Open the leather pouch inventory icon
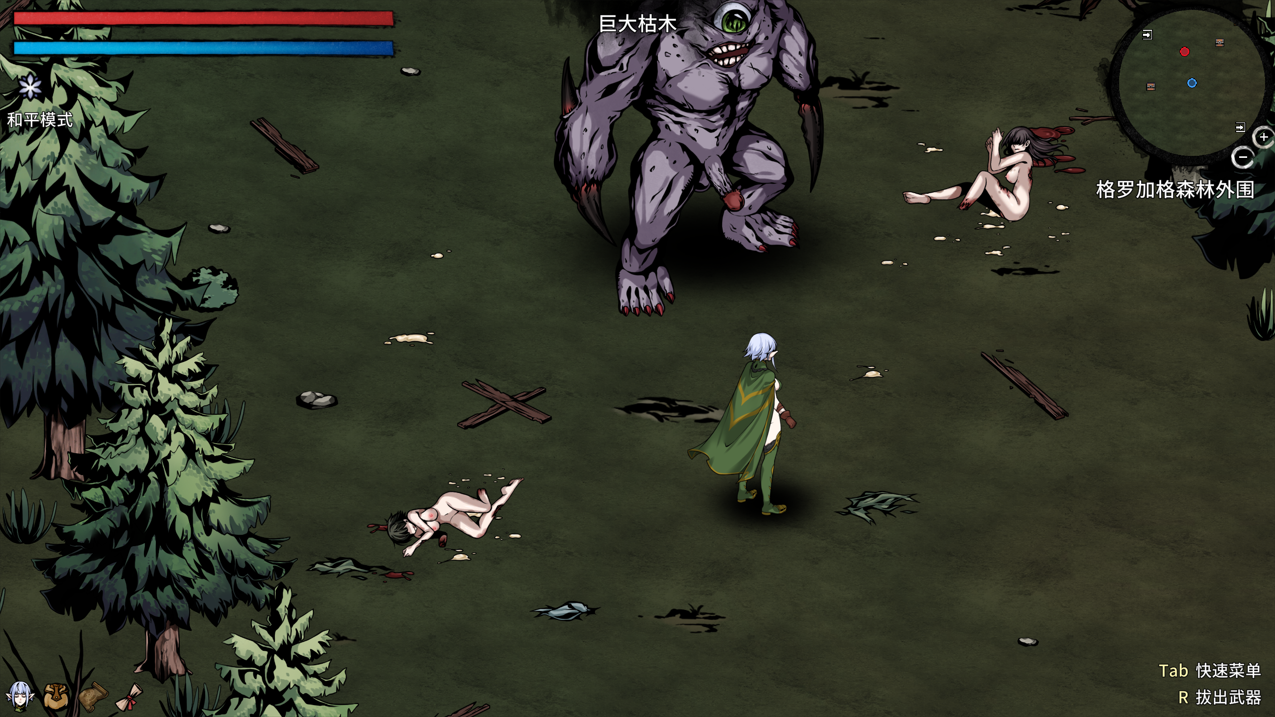The height and width of the screenshot is (717, 1275). tap(56, 697)
